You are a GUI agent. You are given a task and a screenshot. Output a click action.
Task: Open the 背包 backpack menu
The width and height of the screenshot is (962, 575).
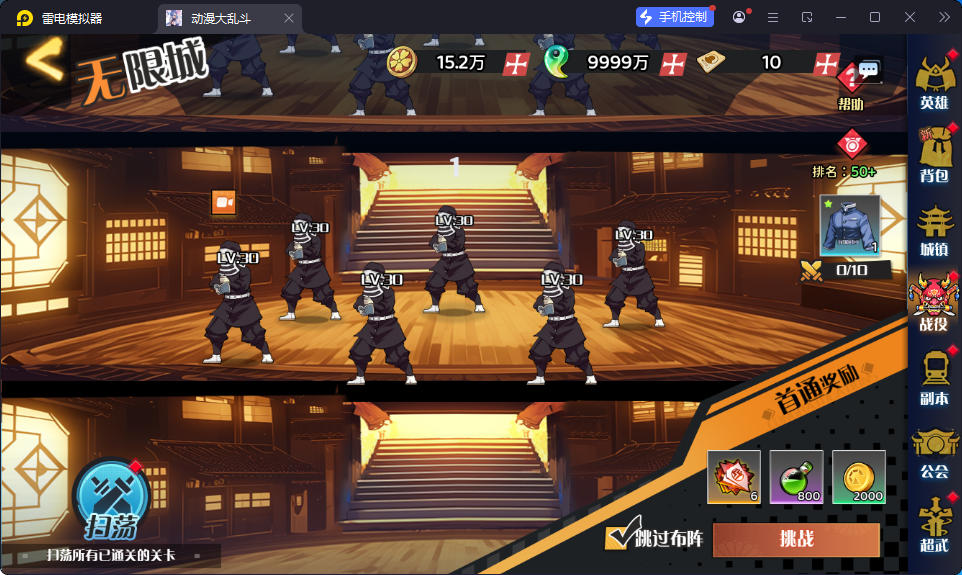click(934, 155)
